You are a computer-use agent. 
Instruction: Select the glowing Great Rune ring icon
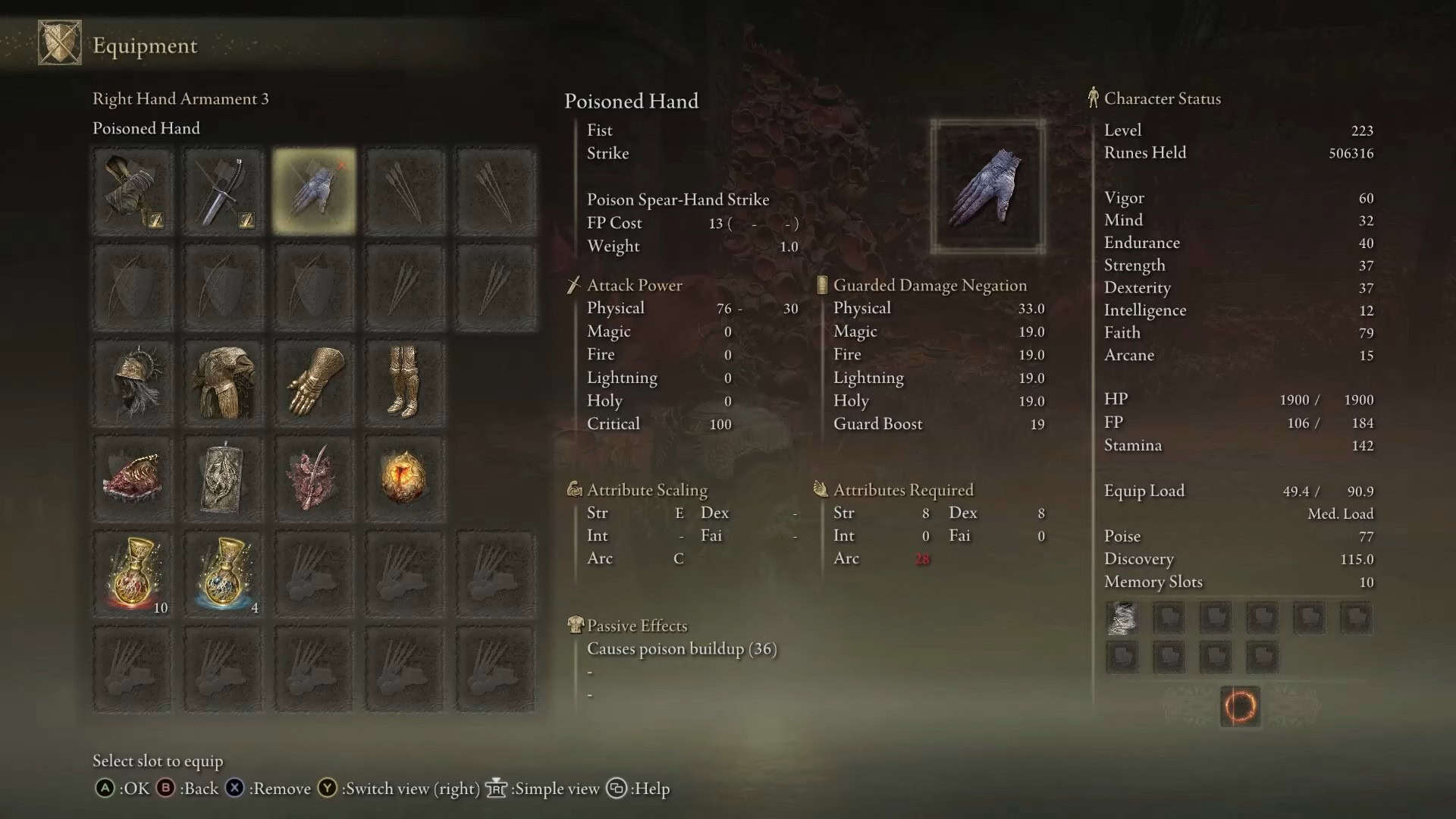1240,706
